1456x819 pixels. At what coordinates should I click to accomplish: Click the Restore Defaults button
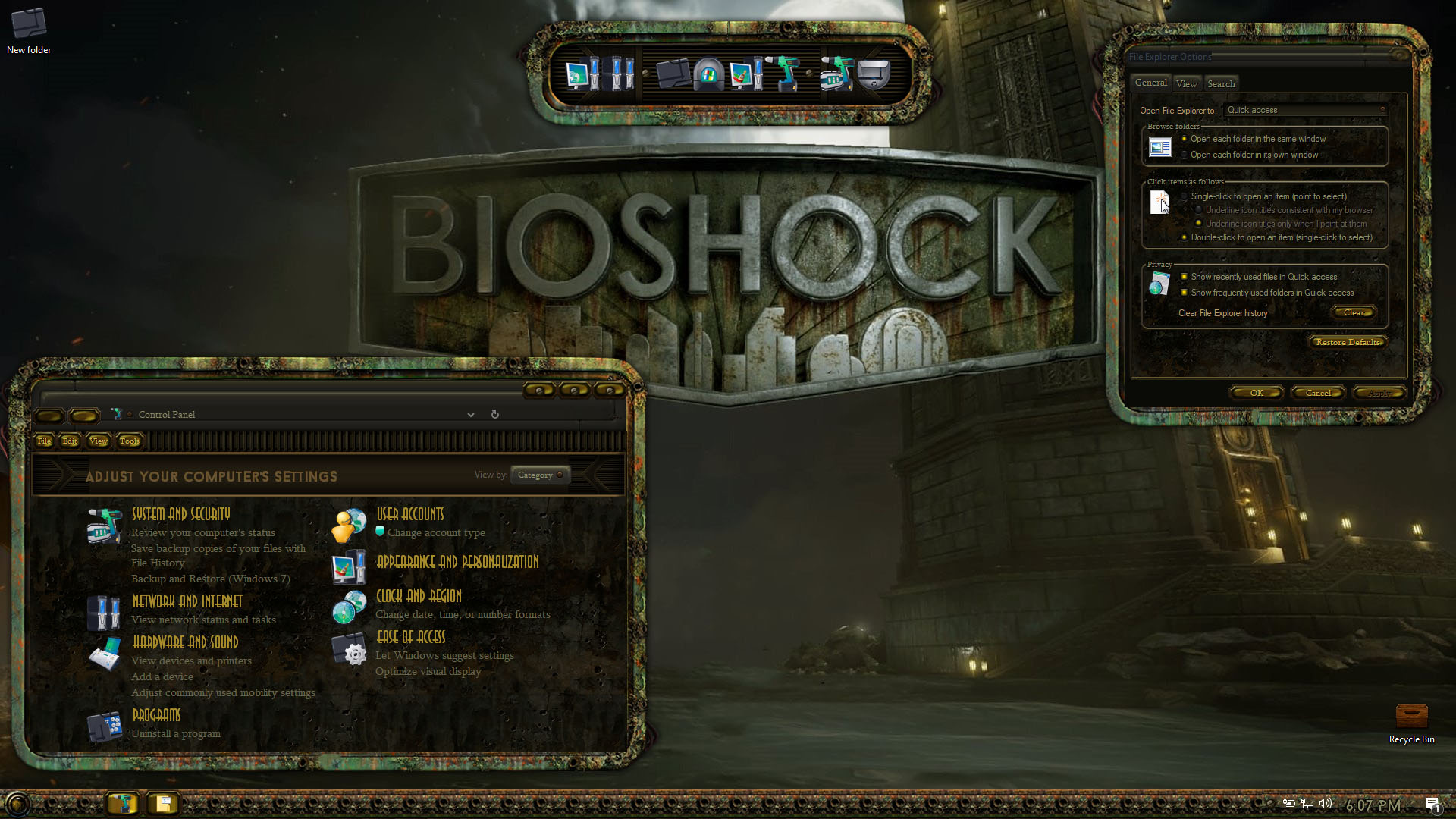(1348, 342)
